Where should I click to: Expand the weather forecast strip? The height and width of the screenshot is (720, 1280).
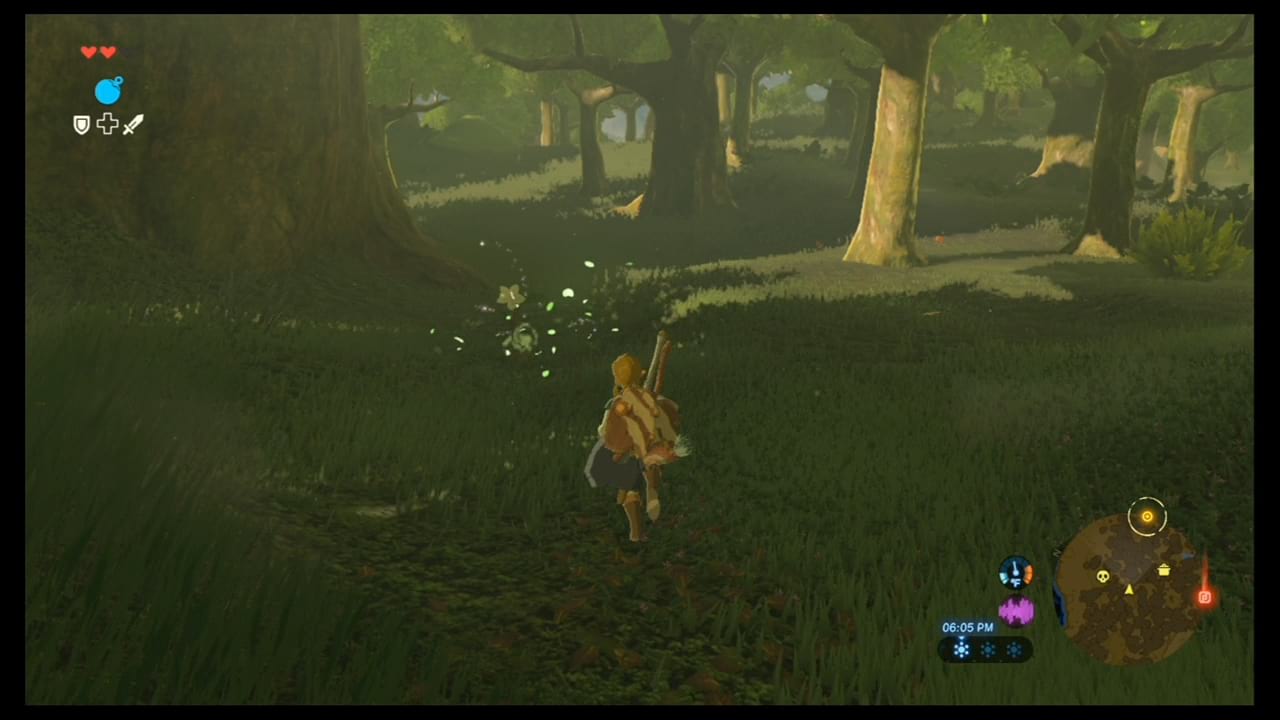986,648
